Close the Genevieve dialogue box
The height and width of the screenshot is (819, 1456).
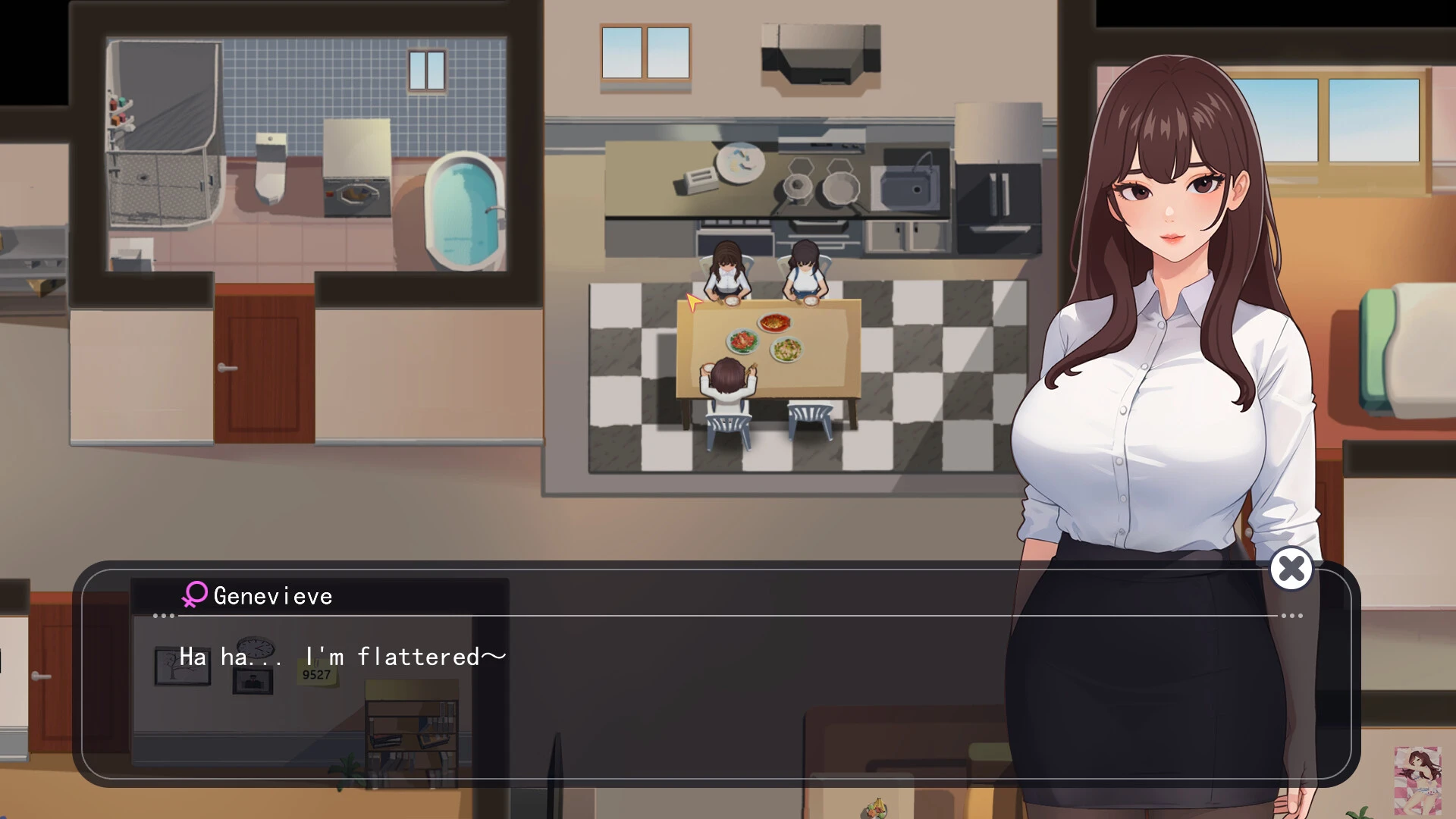[x=1291, y=570]
